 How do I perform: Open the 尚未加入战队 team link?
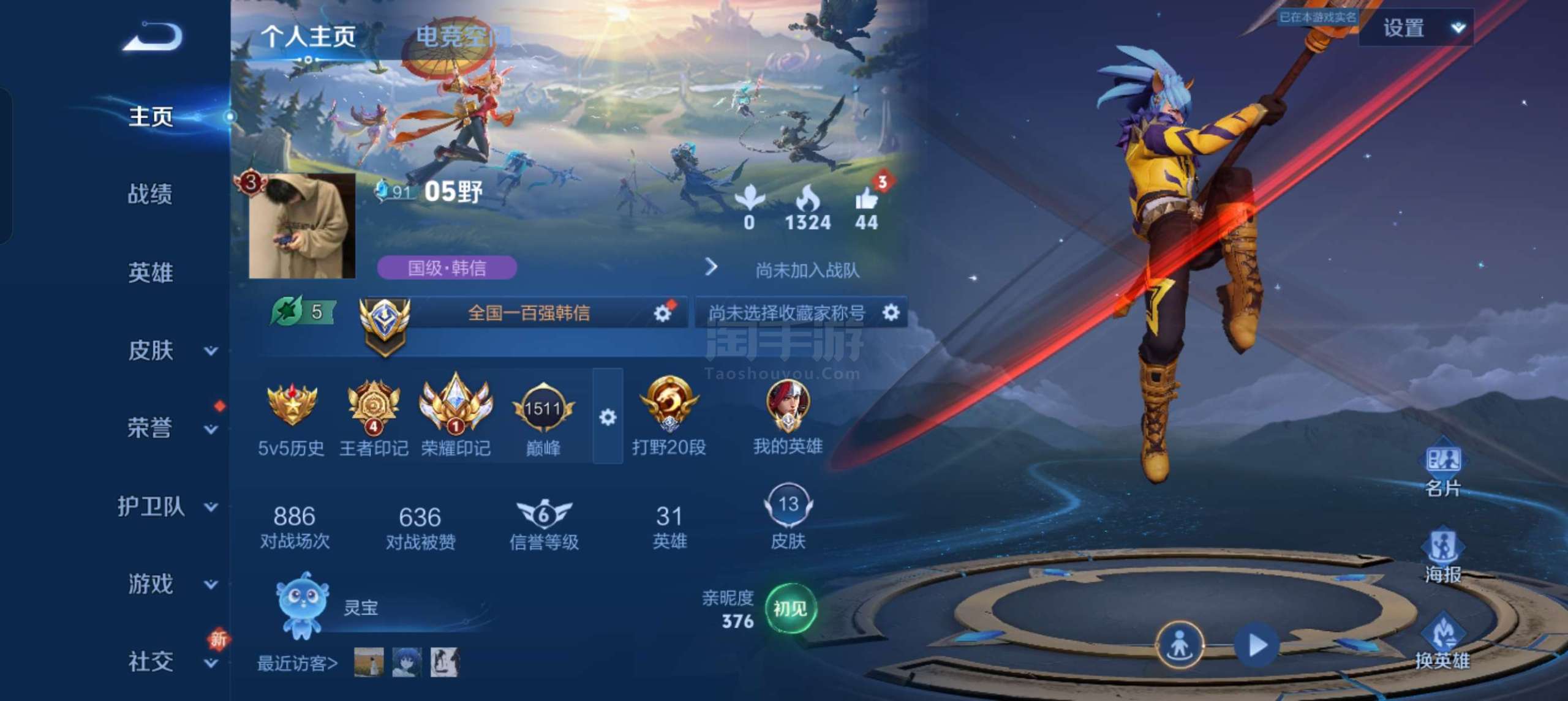tap(807, 270)
